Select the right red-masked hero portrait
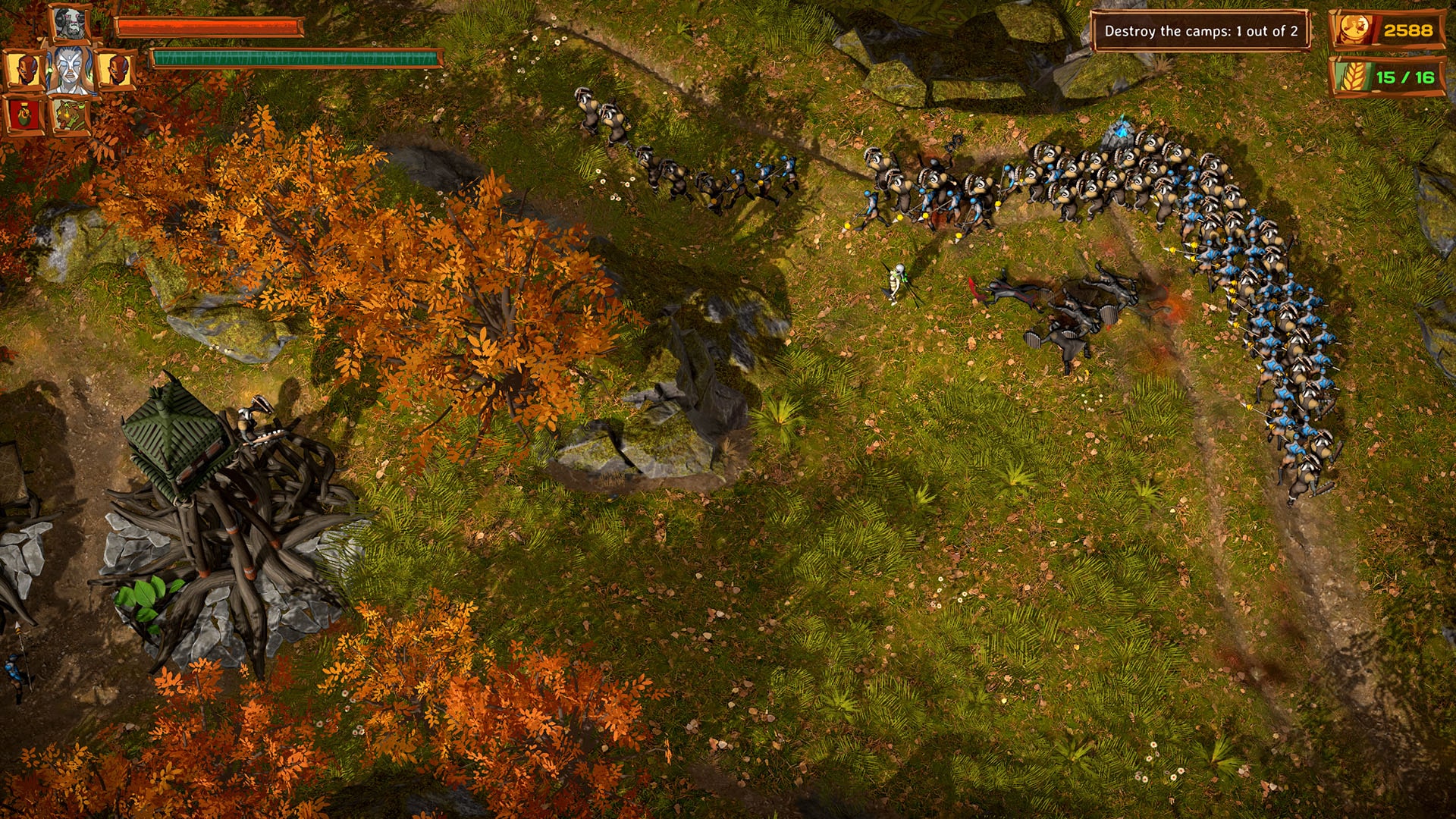This screenshot has width=1456, height=819. pos(118,70)
